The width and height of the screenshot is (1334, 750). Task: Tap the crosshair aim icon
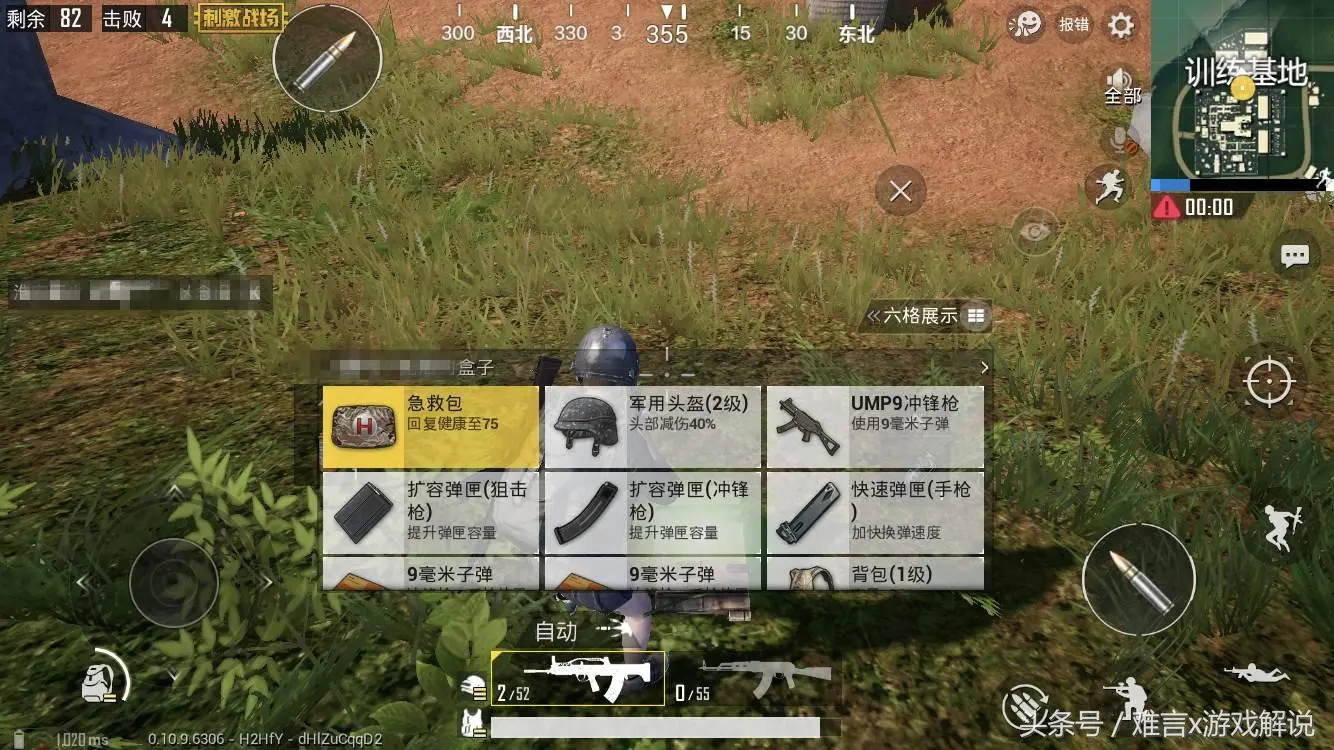1268,383
